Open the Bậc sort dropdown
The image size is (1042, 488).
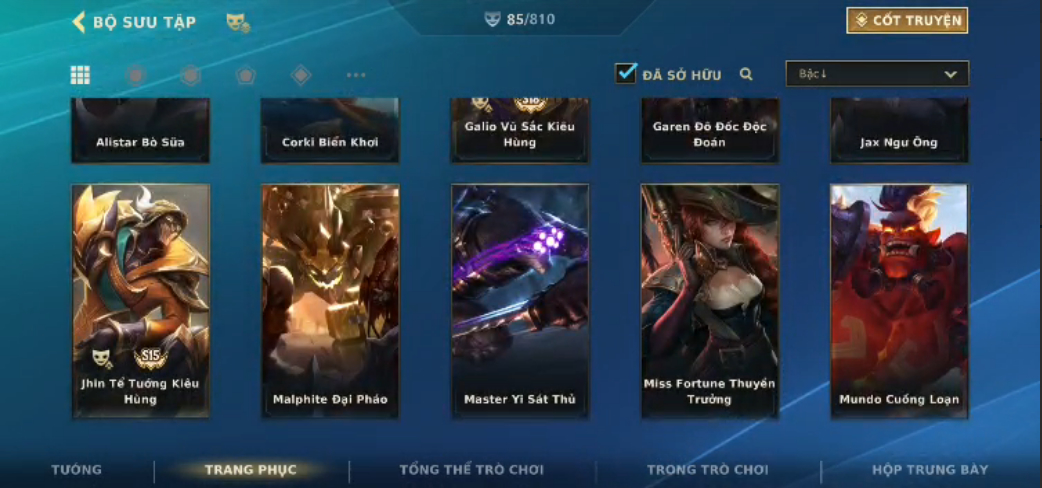point(877,74)
